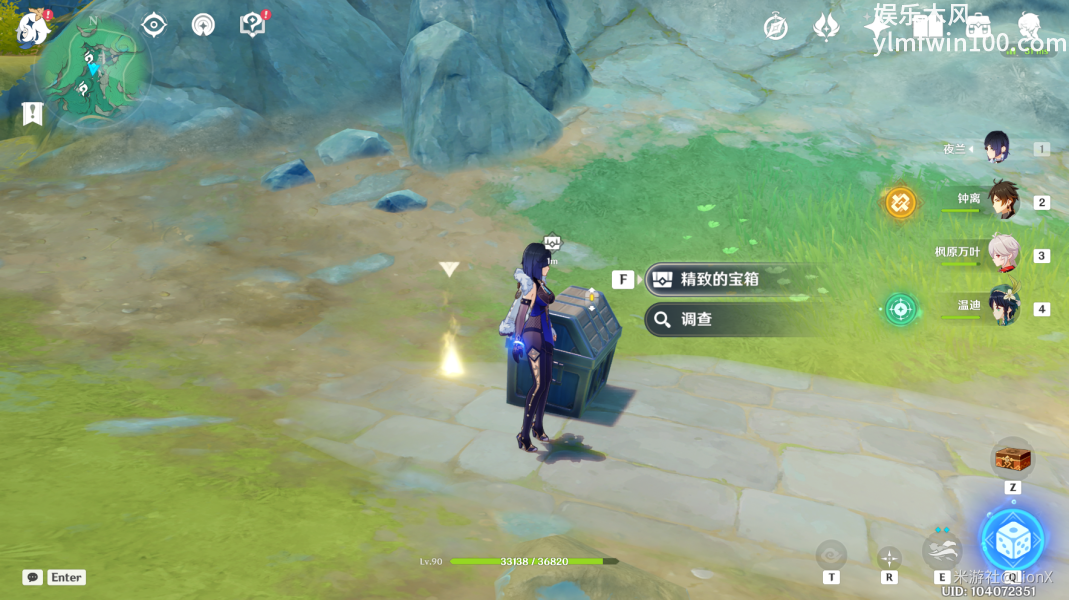This screenshot has height=600, width=1069.
Task: Open the circular minimap
Action: pos(93,70)
